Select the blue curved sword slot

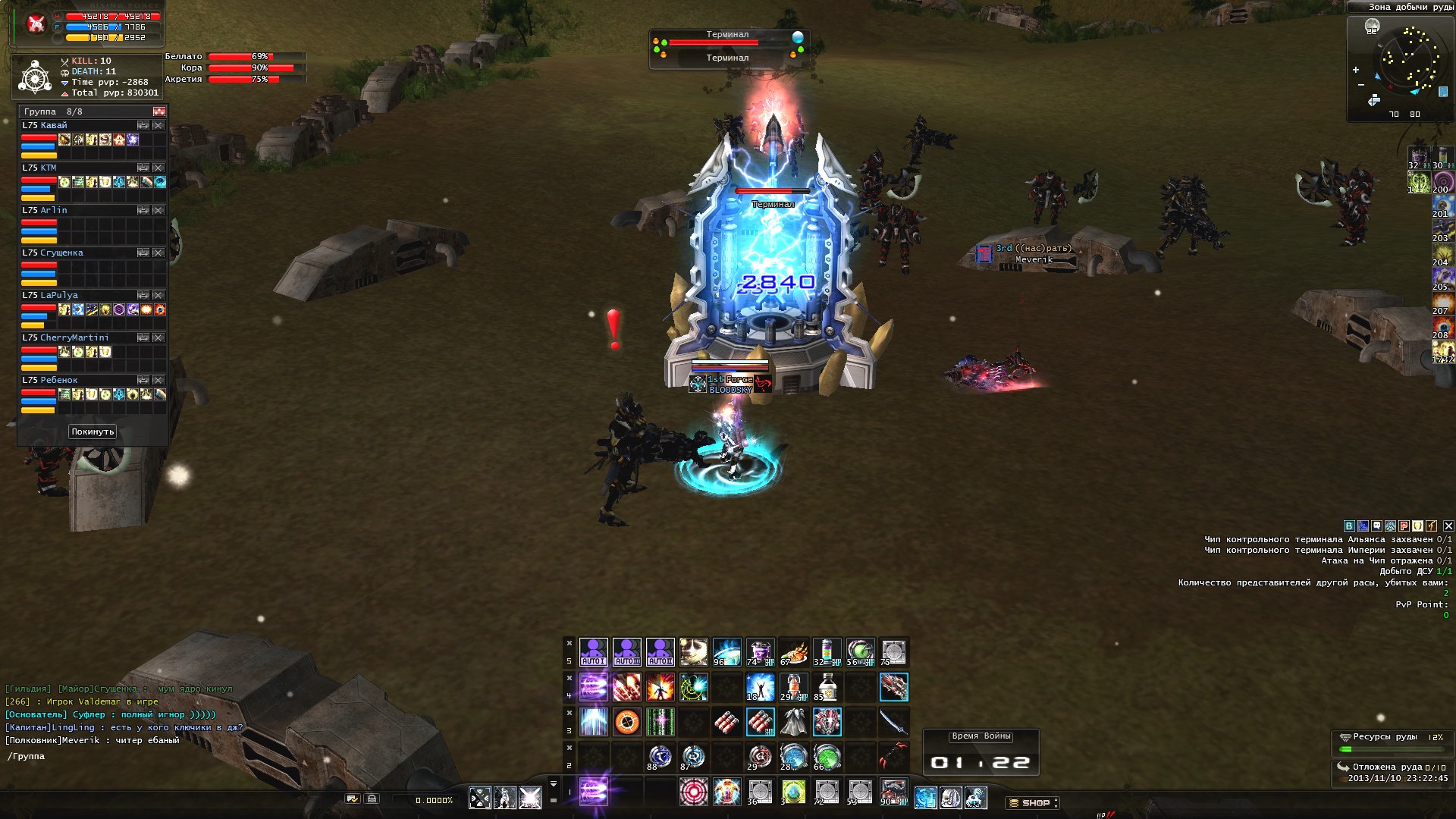893,722
